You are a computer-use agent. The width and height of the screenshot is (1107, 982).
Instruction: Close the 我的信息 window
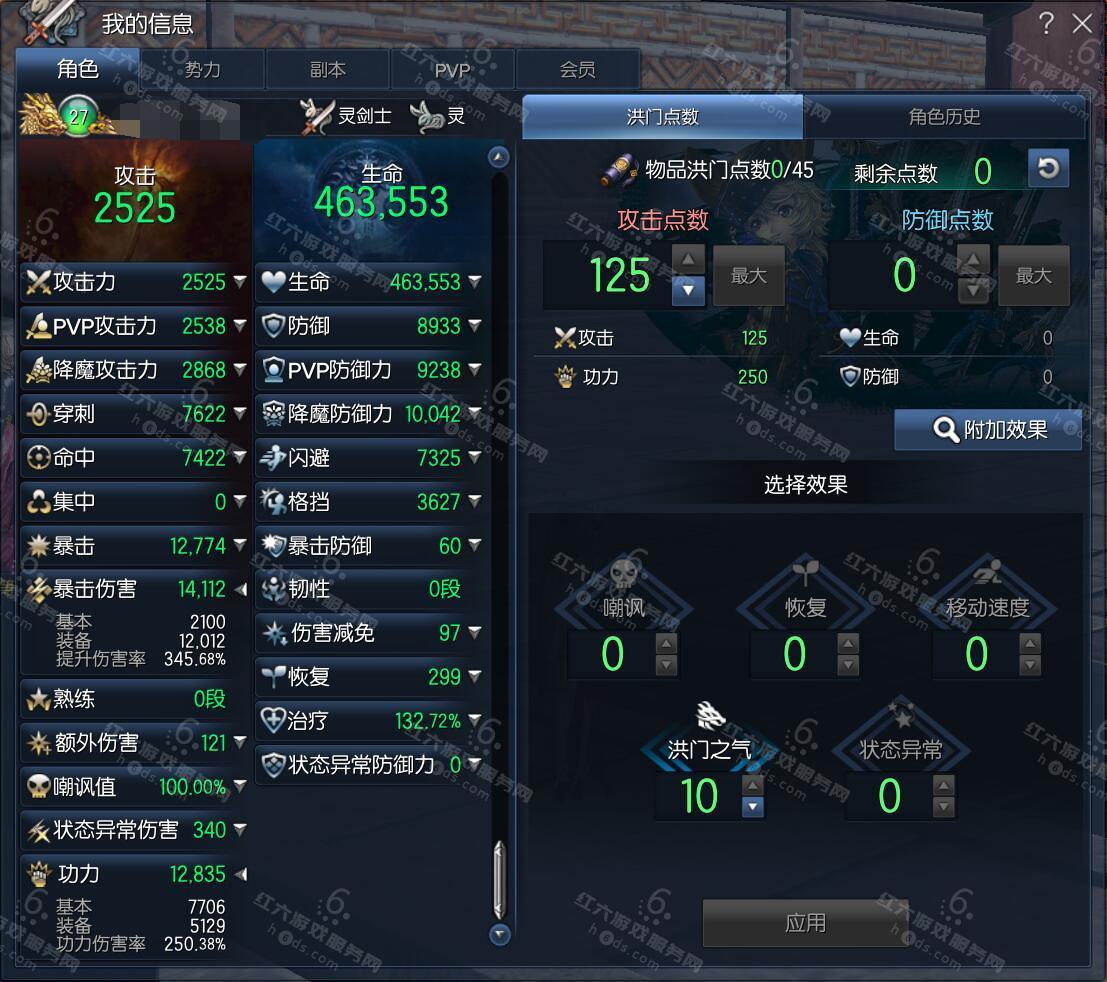pos(1082,23)
